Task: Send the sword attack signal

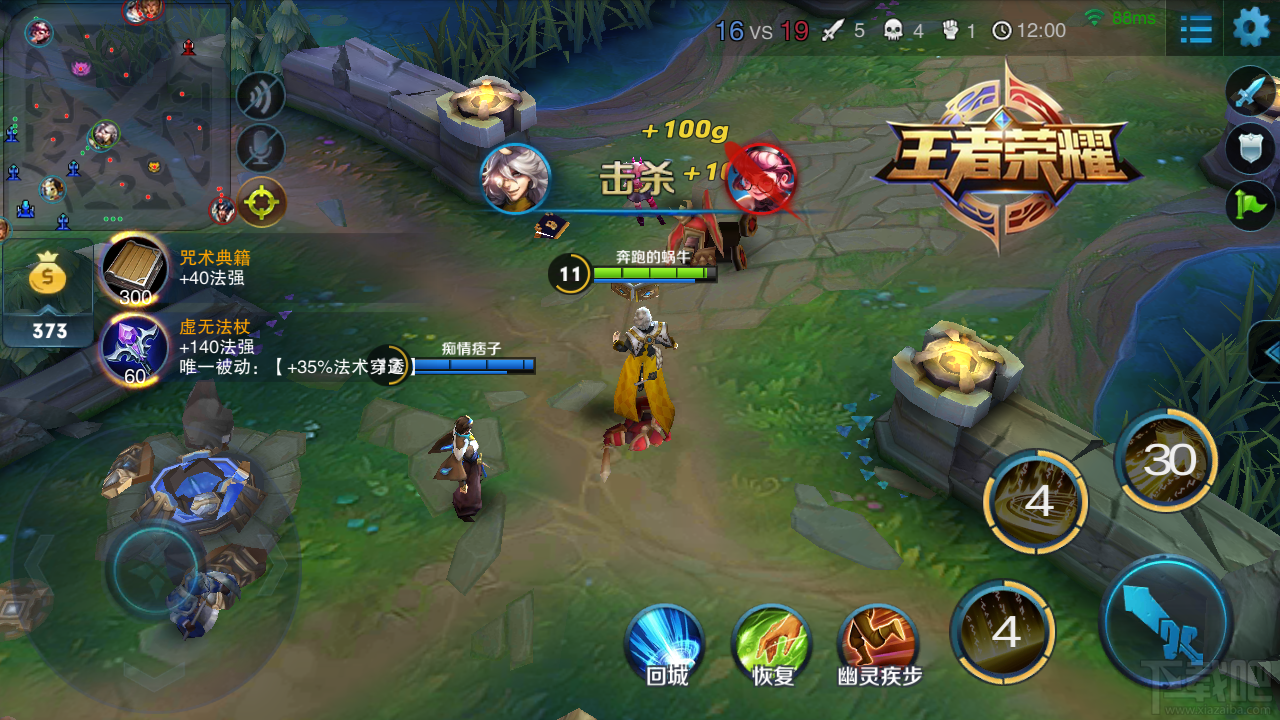Action: coord(1251,93)
